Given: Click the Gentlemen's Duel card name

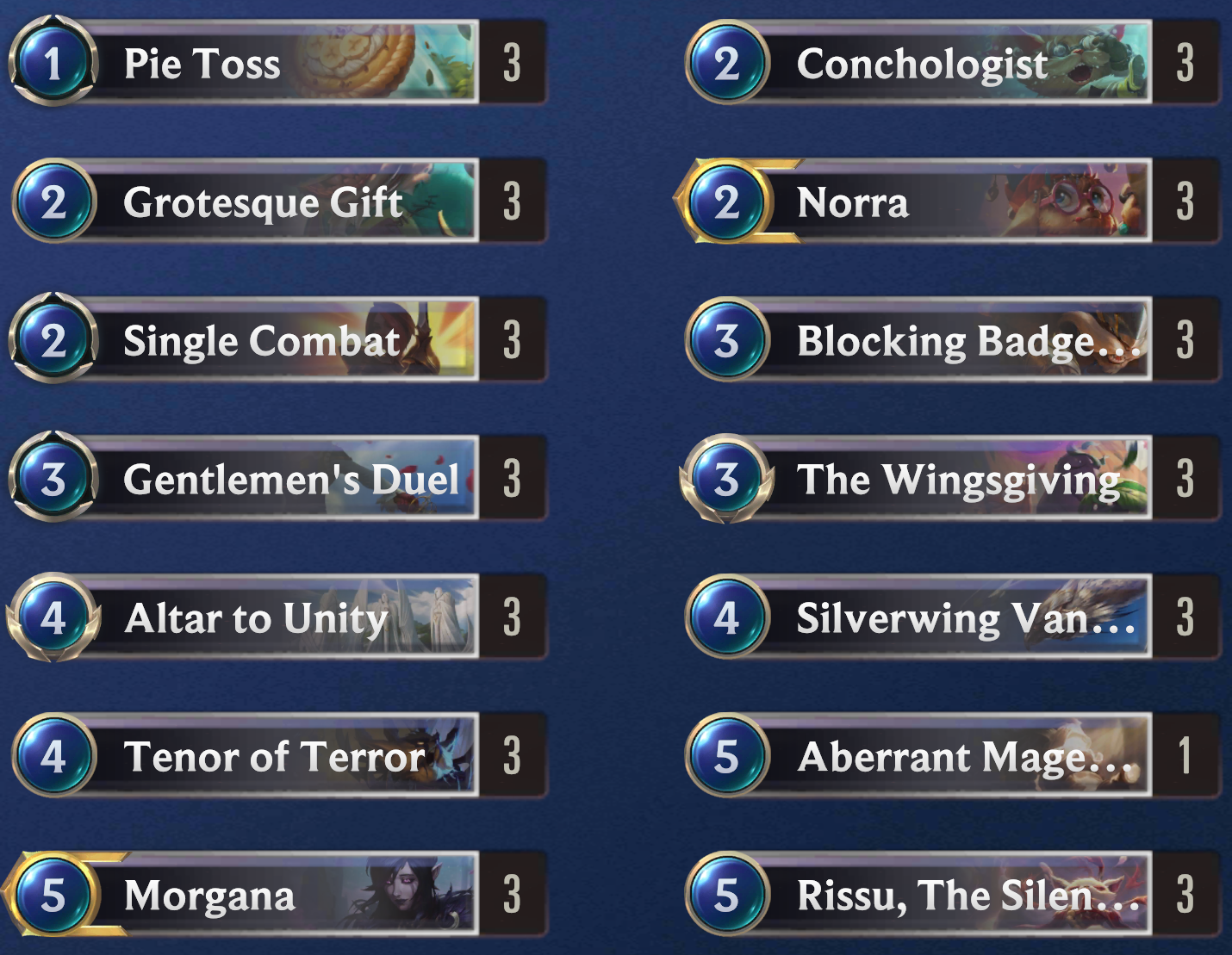Looking at the screenshot, I should 289,479.
